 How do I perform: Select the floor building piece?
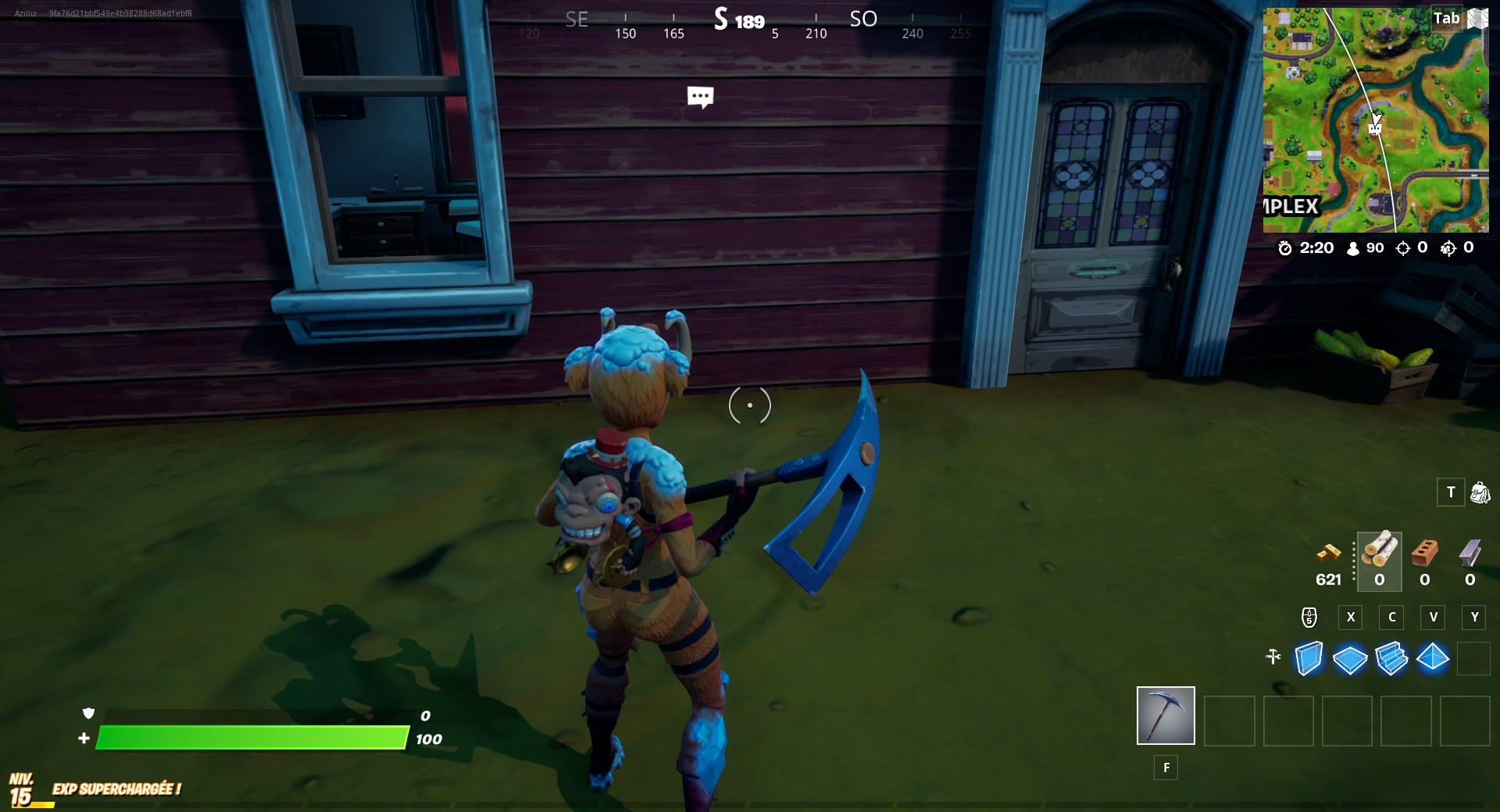pyautogui.click(x=1352, y=659)
